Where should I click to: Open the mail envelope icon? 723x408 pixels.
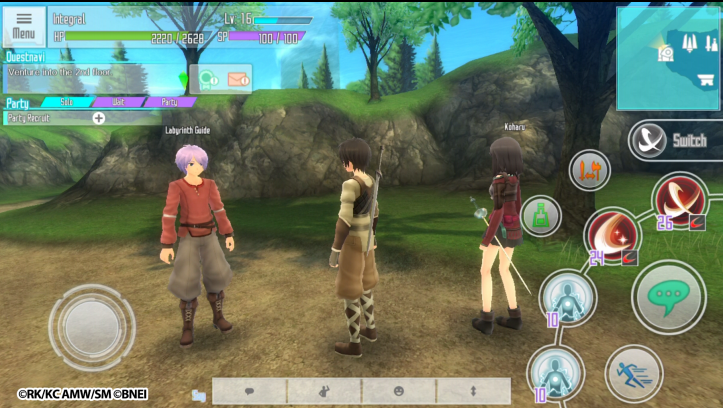(237, 78)
